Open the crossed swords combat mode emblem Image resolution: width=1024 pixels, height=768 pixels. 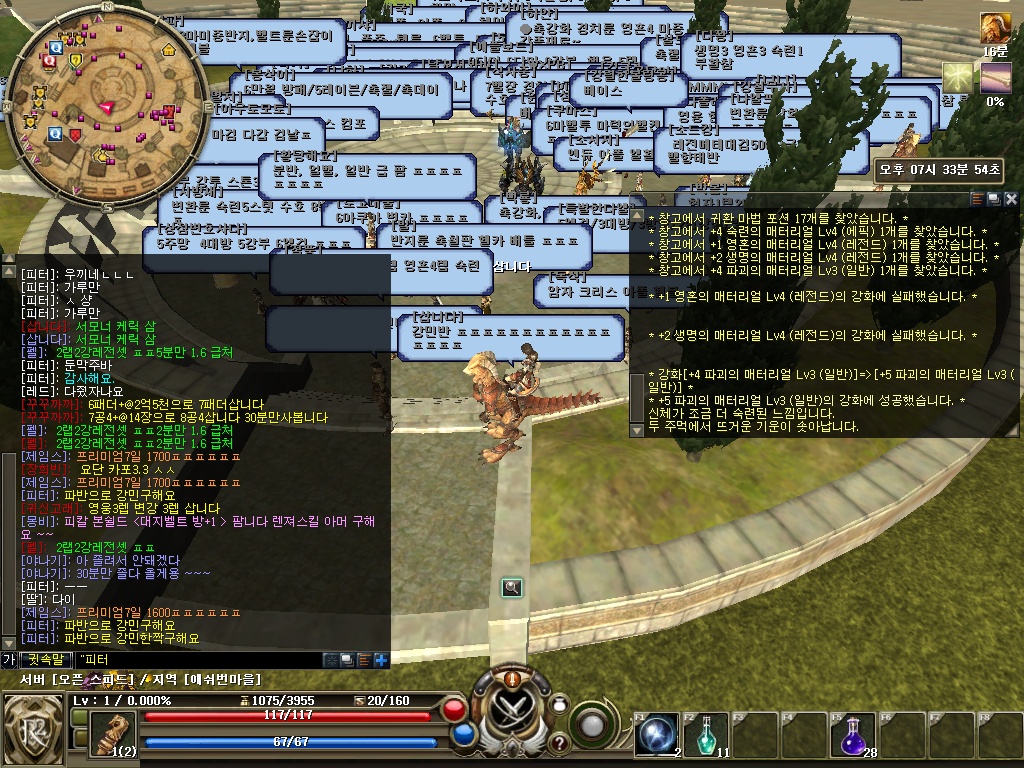[511, 713]
